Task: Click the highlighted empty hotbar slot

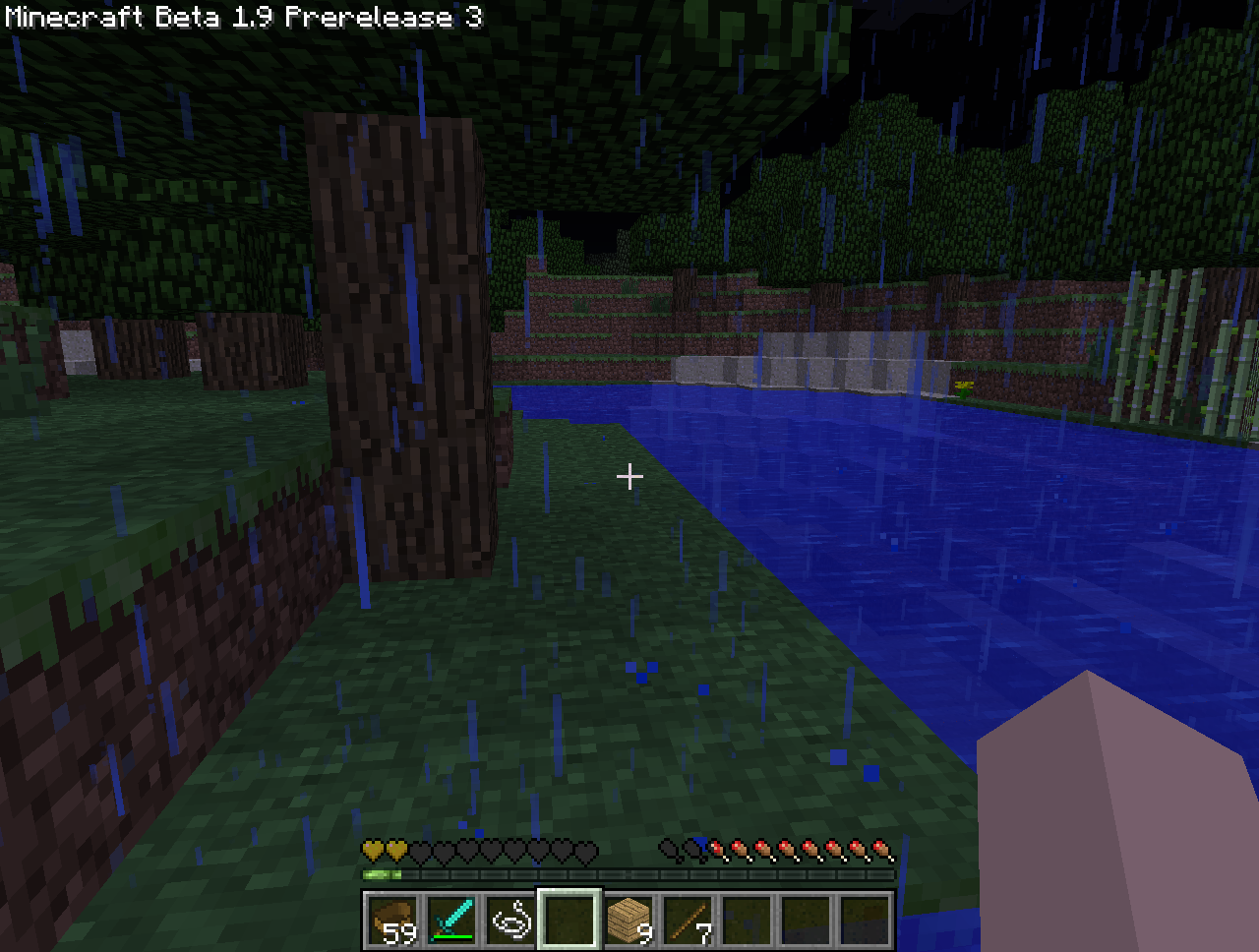Action: 570,921
